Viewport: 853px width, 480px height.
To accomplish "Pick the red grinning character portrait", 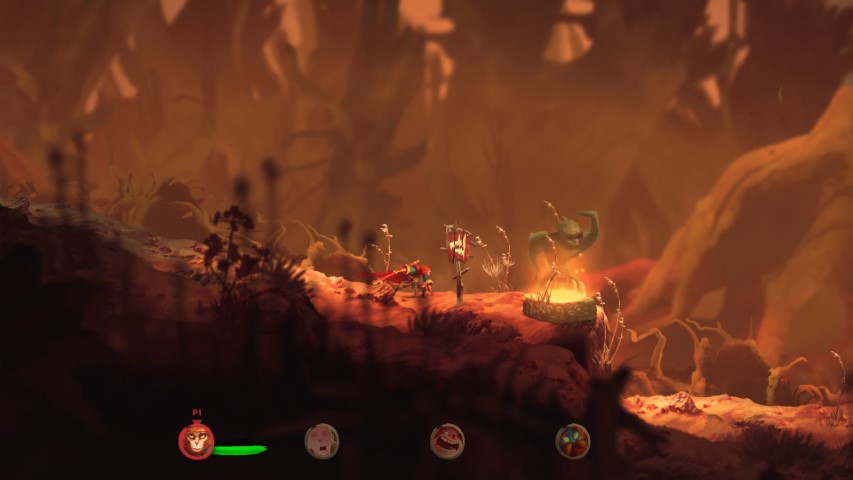I will (447, 441).
